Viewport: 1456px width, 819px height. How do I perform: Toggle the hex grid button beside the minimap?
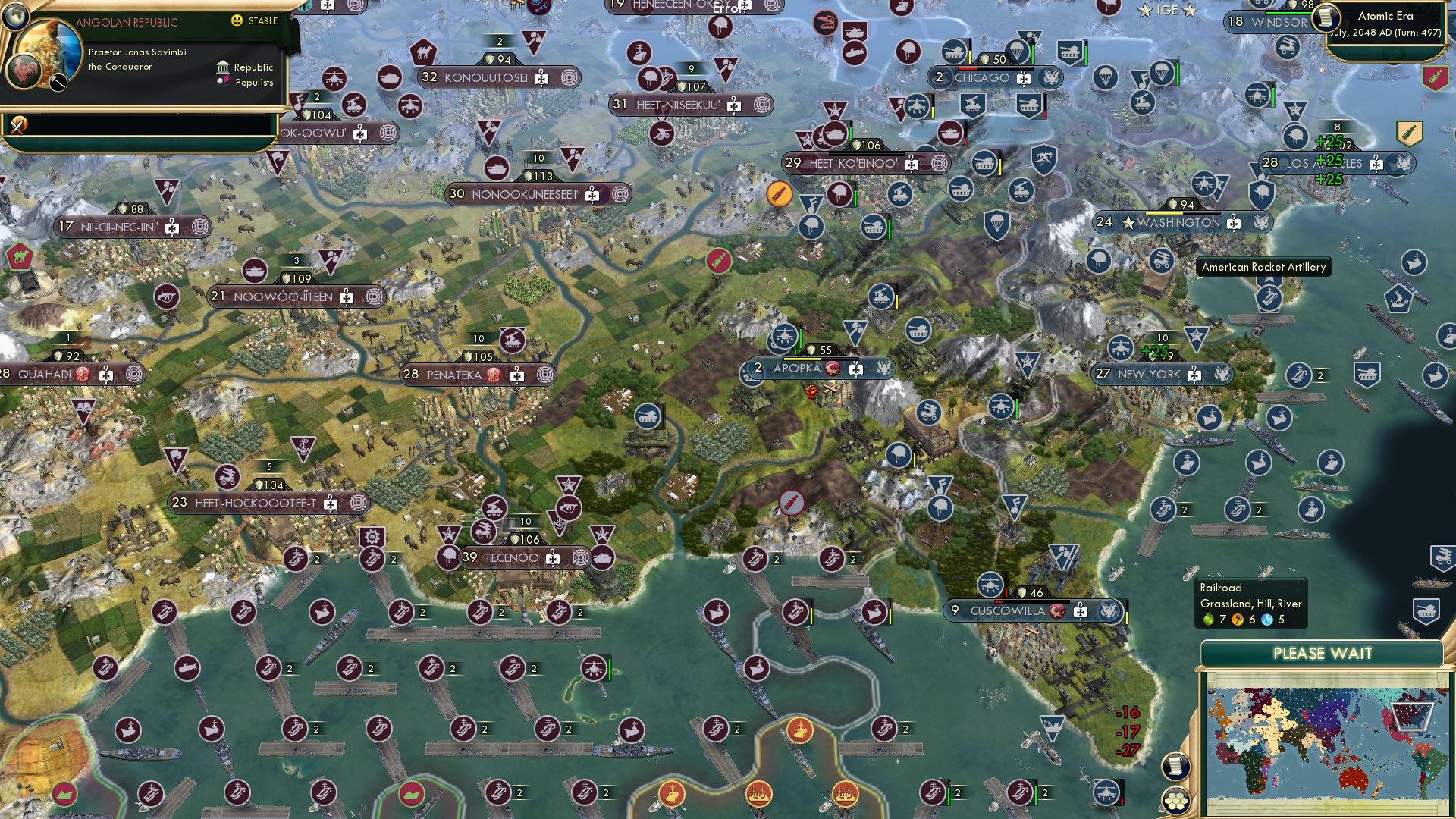pos(1176,800)
